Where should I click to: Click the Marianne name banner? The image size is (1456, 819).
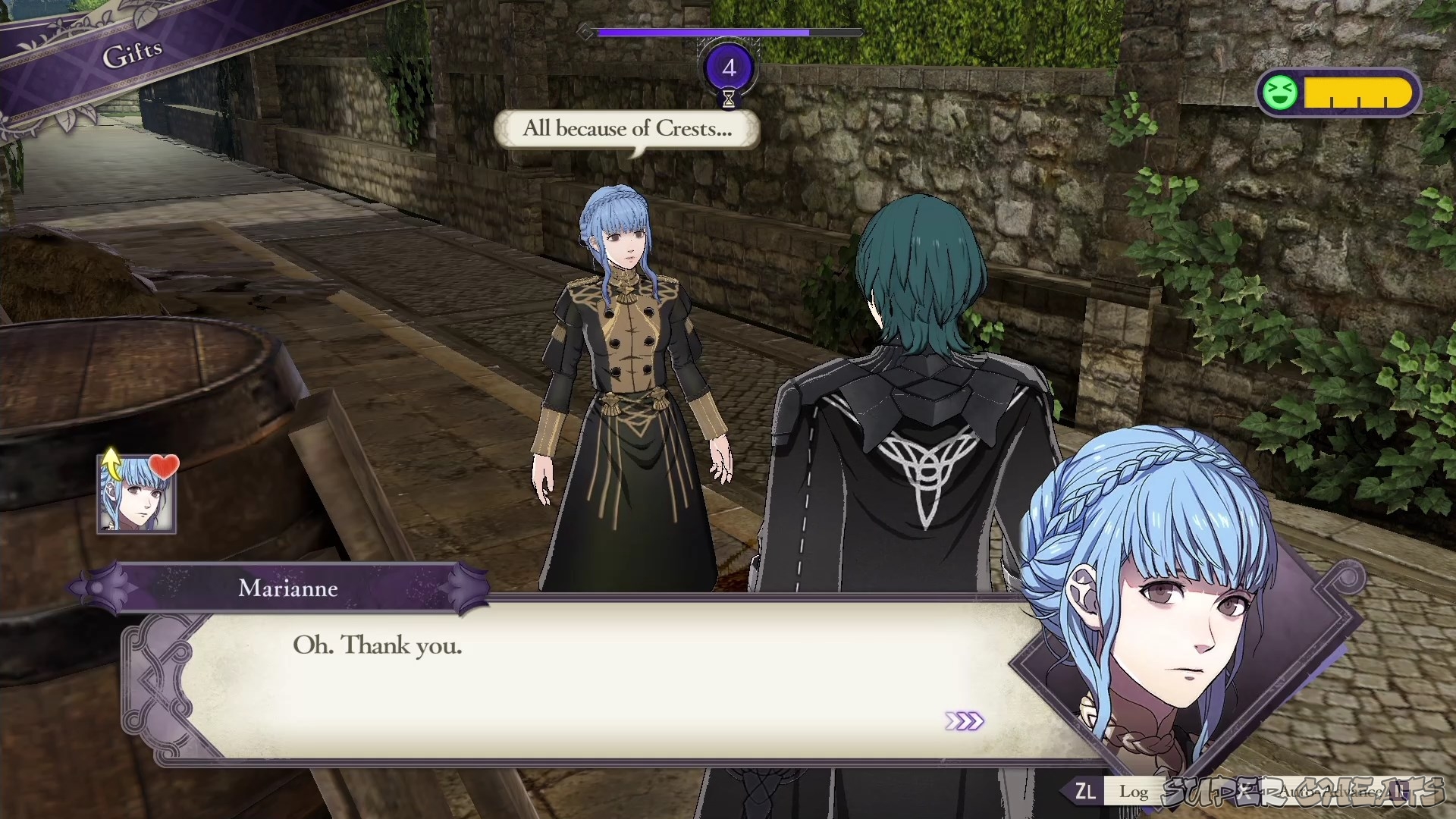pyautogui.click(x=288, y=589)
